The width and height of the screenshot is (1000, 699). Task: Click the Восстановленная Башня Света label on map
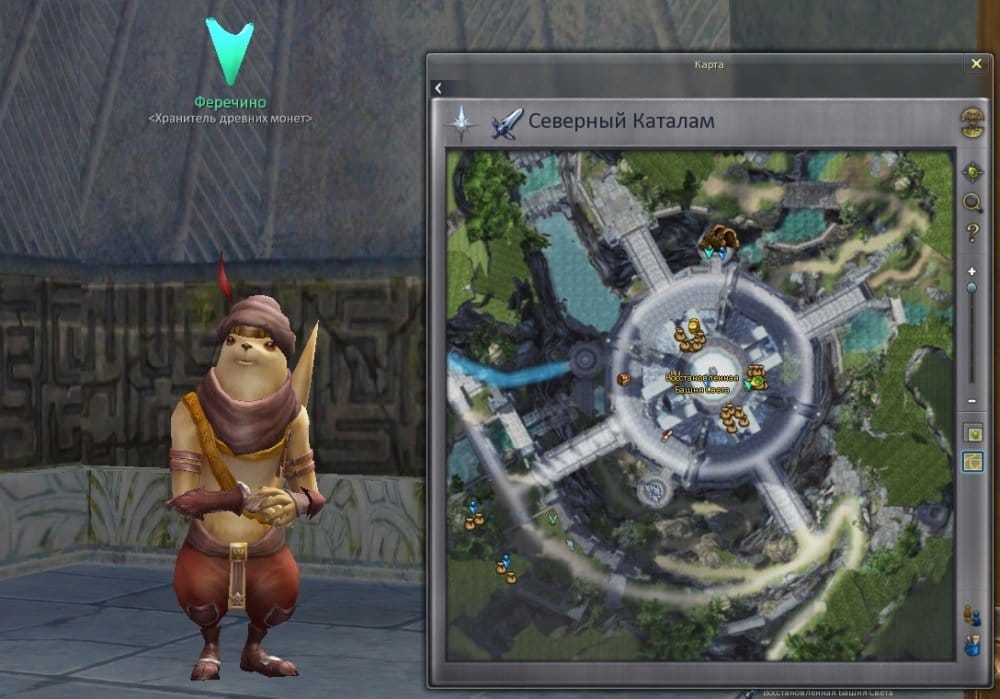click(702, 383)
